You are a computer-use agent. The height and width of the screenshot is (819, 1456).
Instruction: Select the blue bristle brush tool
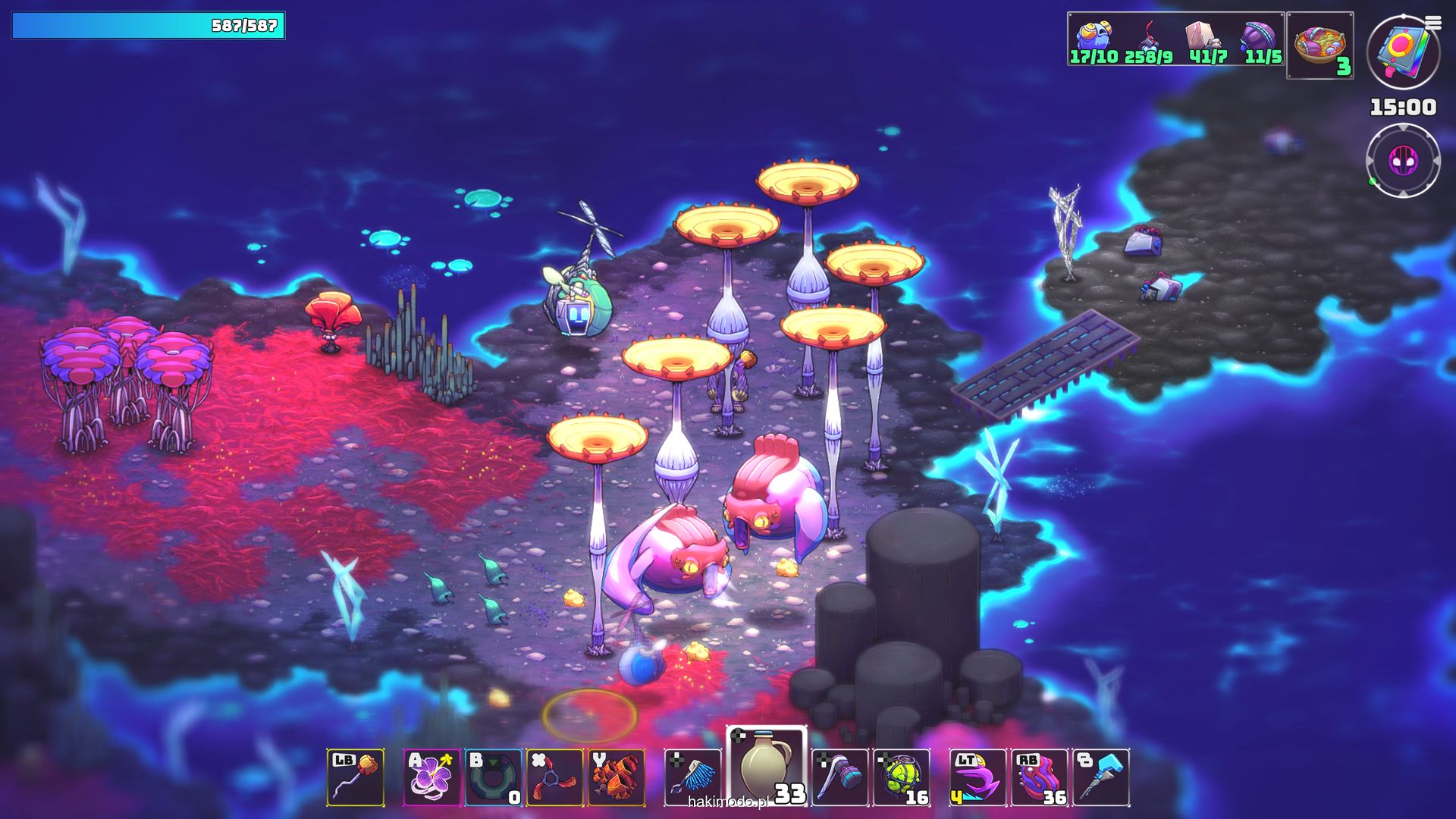pos(692,777)
